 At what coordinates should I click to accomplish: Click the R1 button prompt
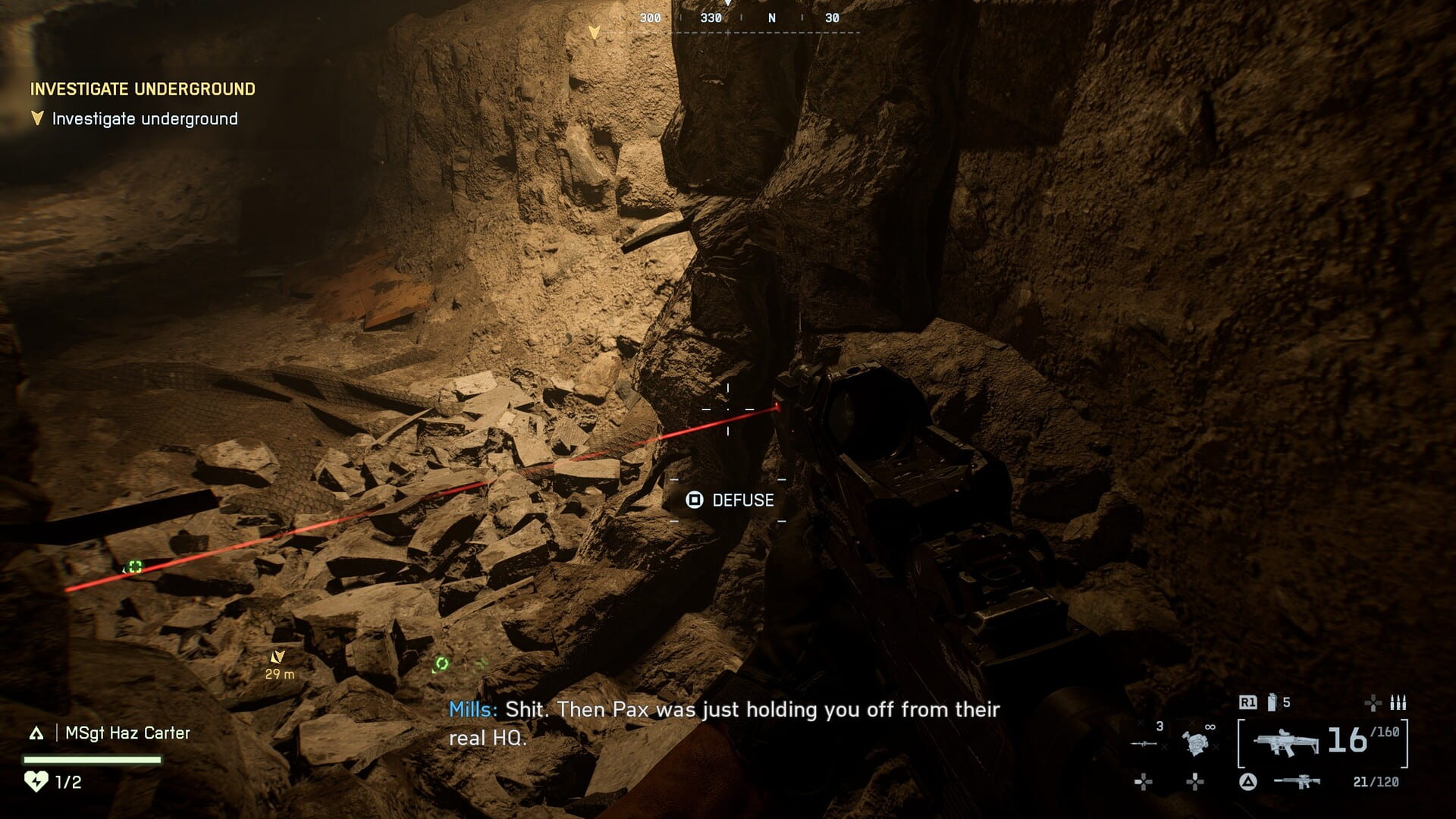coord(1247,702)
